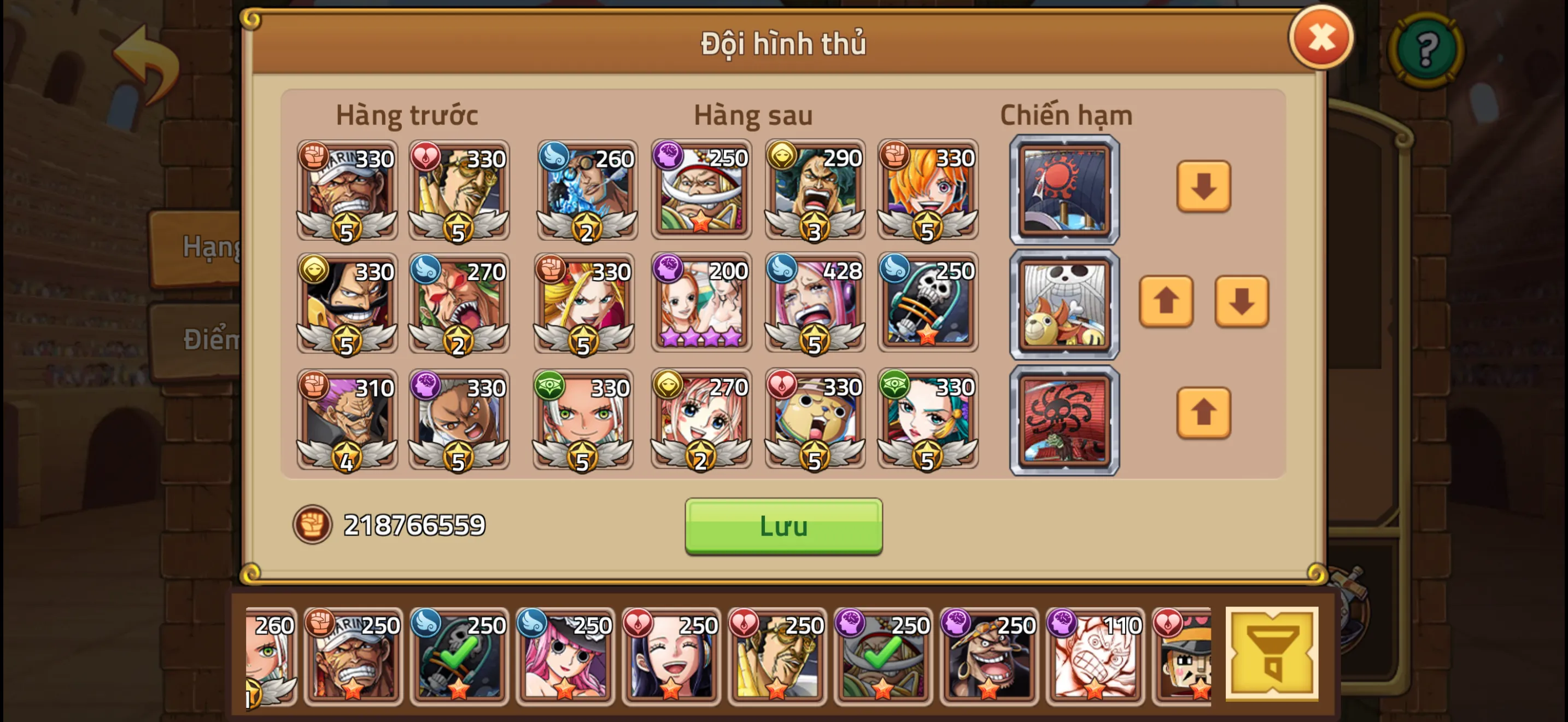Select Nami's four-star portrait in Hàng sau
Screen dimensions: 1568x722
click(701, 304)
